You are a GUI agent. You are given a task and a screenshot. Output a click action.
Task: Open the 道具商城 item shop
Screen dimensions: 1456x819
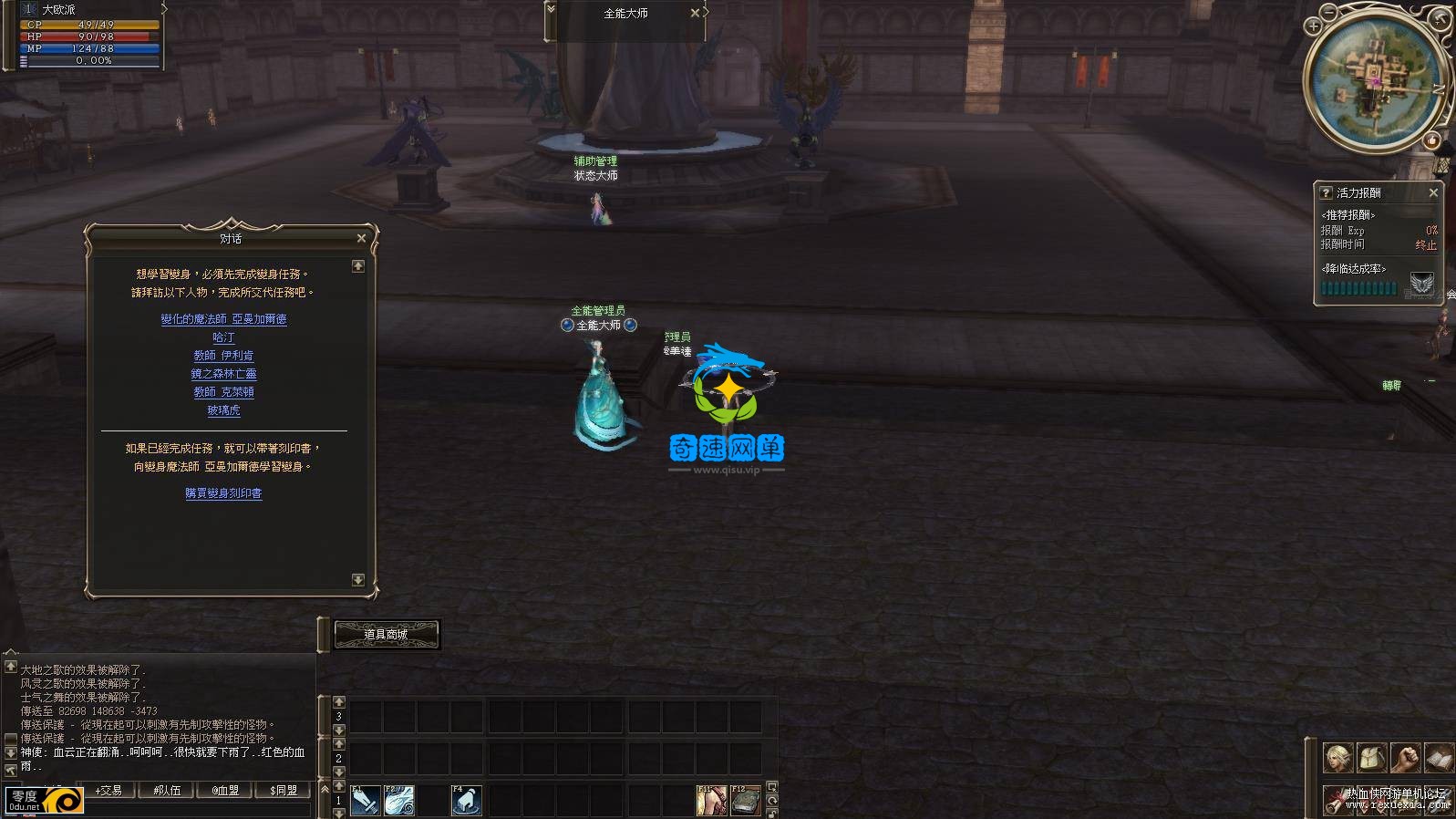click(387, 634)
